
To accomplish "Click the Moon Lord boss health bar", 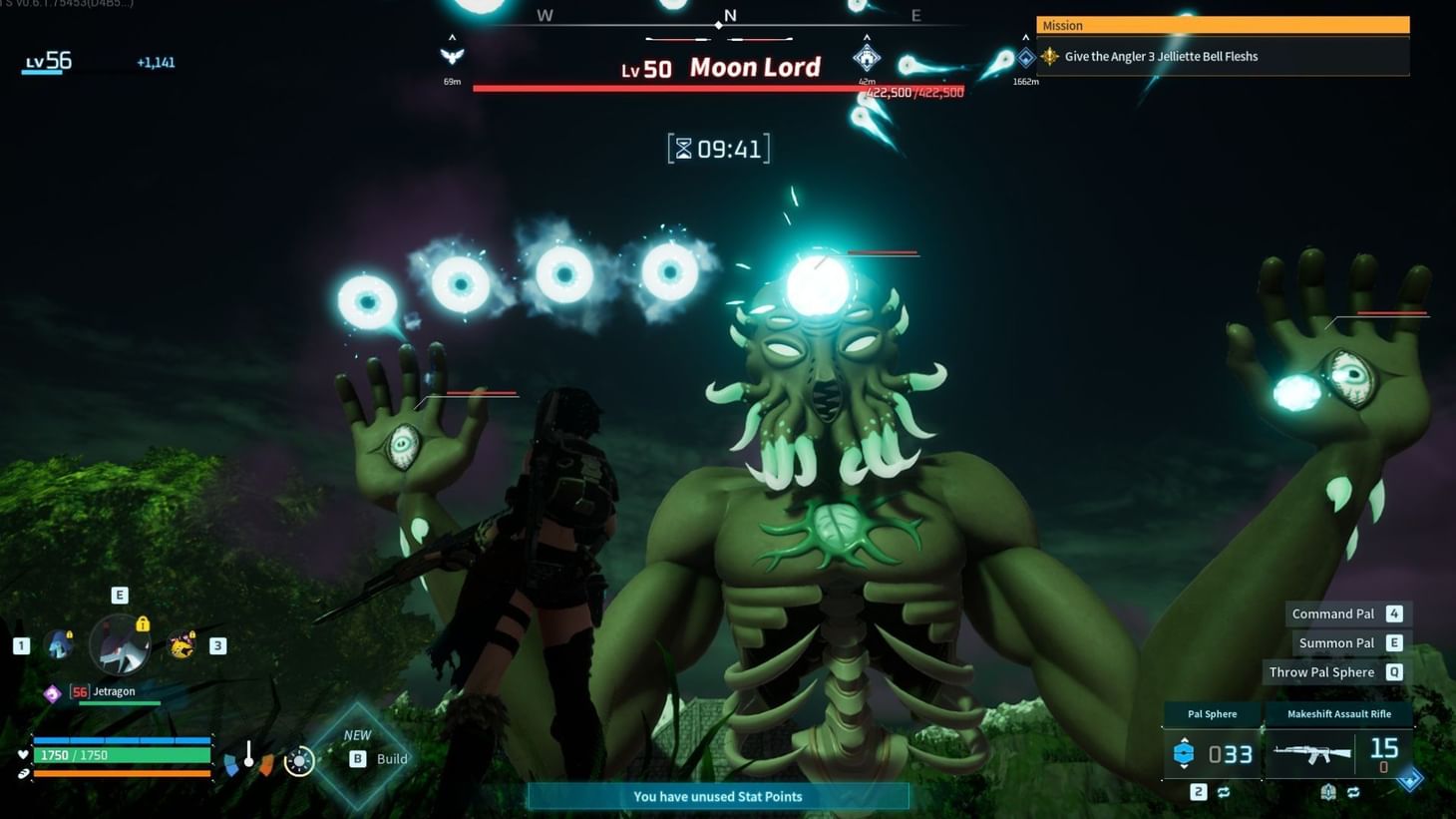I will pyautogui.click(x=718, y=90).
